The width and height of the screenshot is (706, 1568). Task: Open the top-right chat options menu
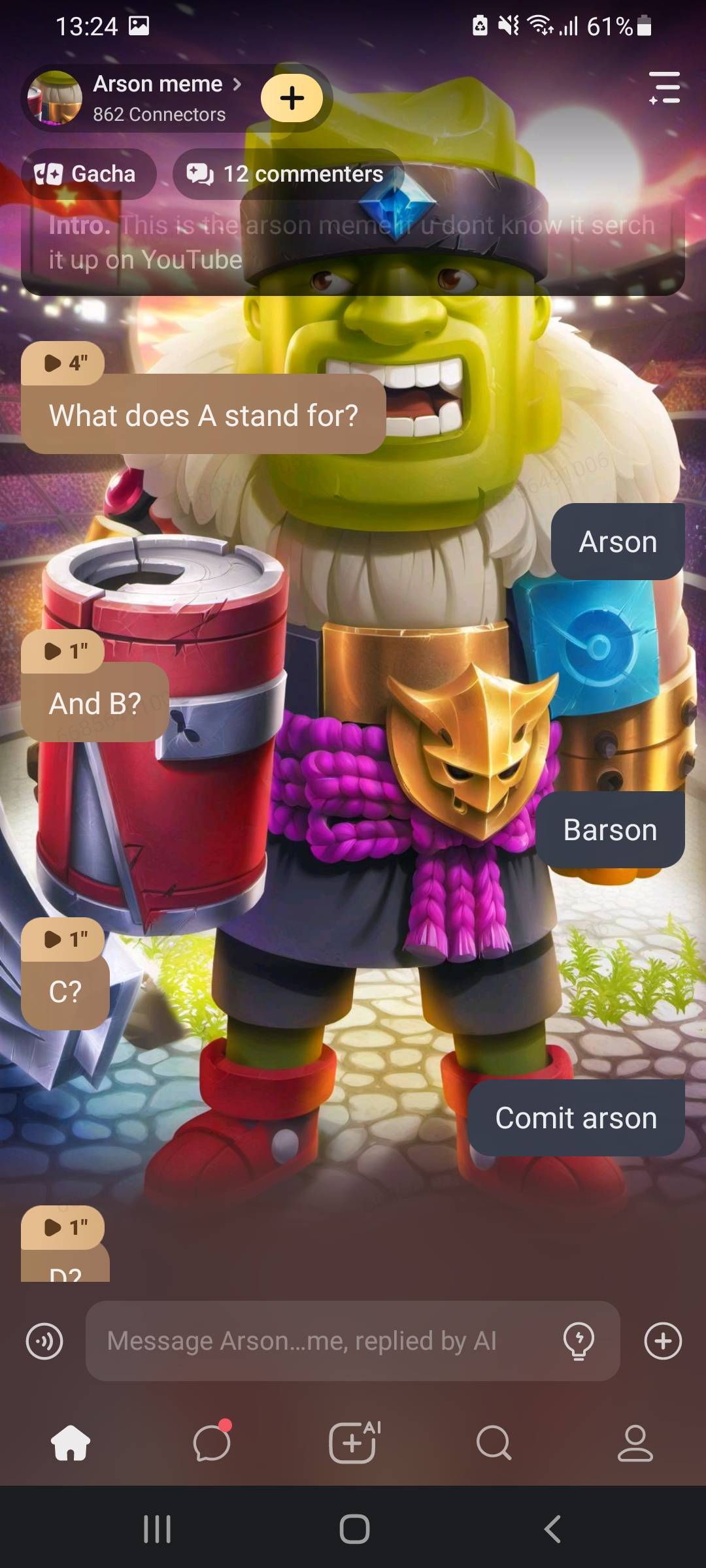click(x=664, y=88)
